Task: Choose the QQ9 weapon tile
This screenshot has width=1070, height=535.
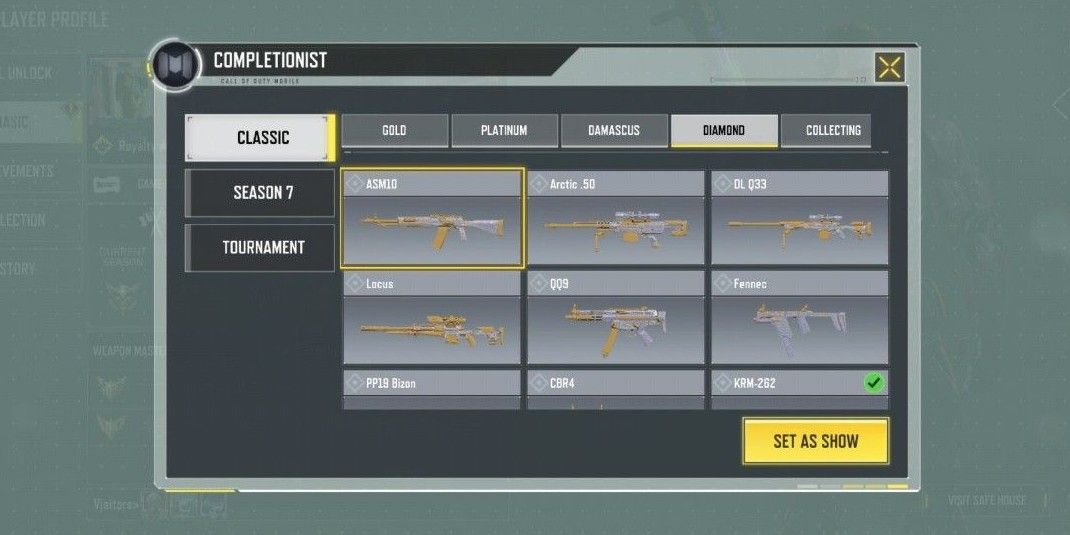Action: point(616,318)
